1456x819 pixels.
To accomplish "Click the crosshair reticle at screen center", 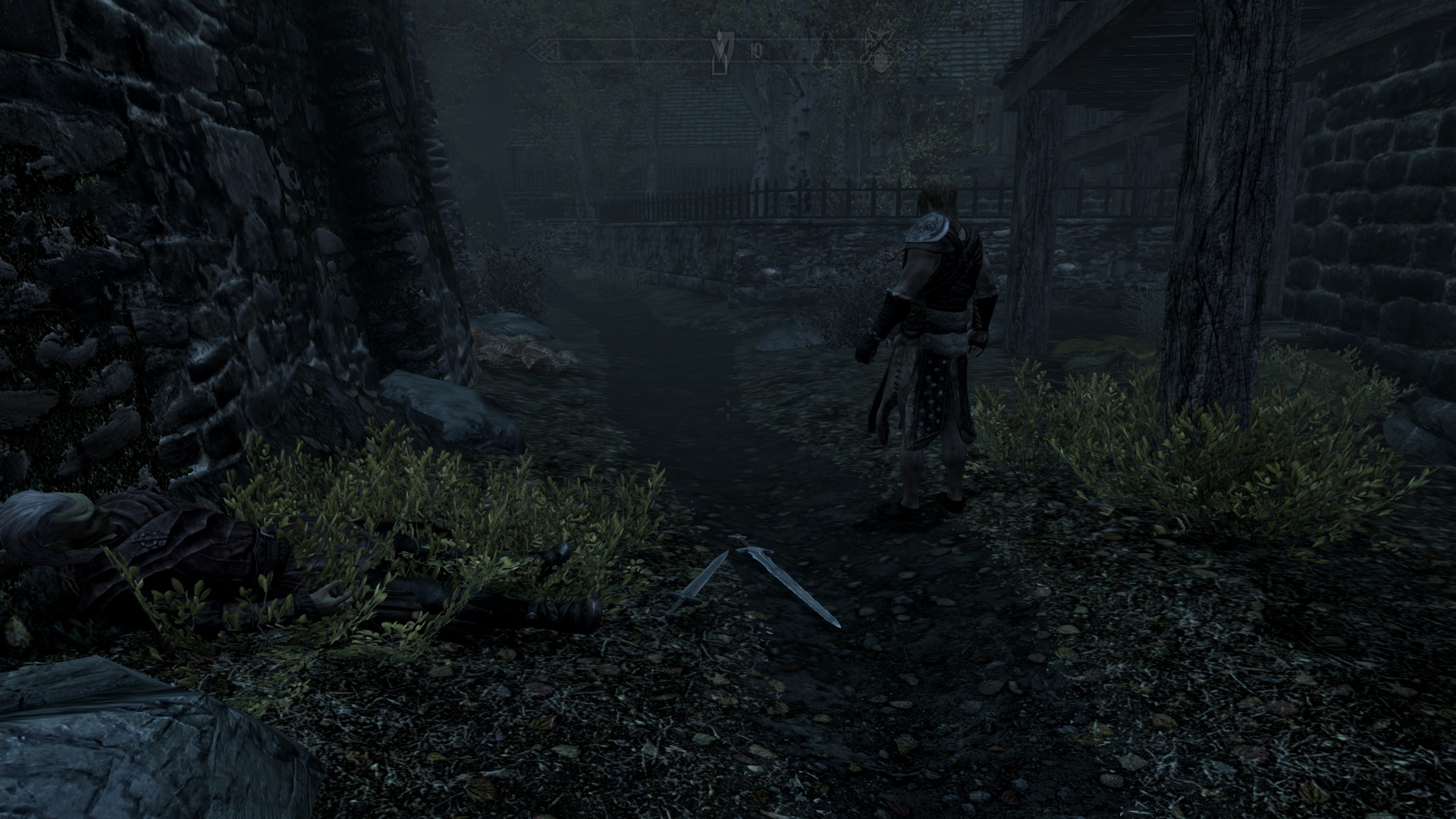I will pos(728,409).
